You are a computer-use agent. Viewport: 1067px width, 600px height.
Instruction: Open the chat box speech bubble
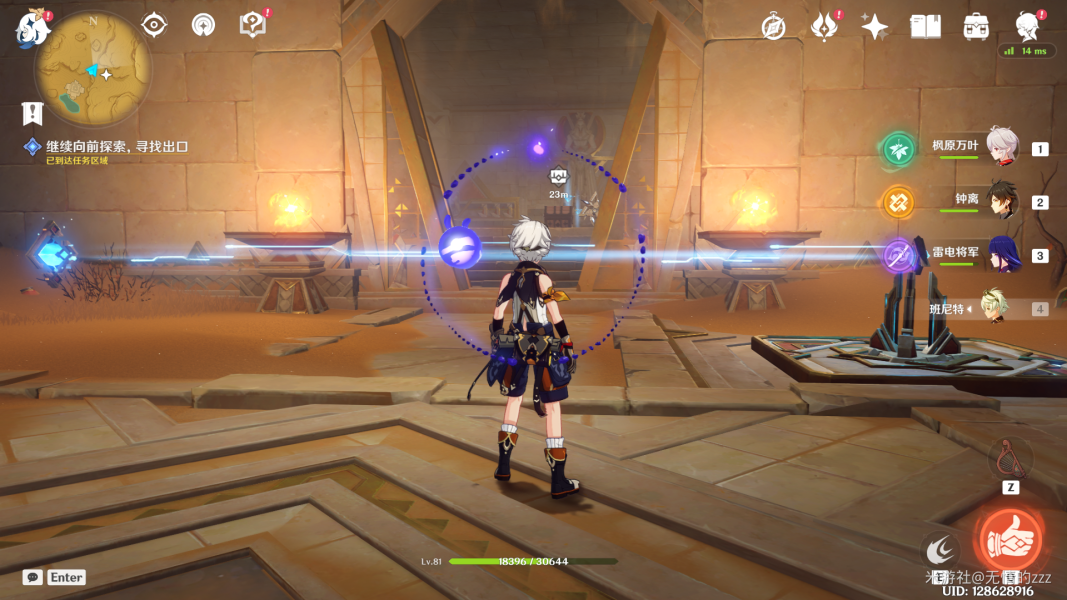(x=33, y=577)
